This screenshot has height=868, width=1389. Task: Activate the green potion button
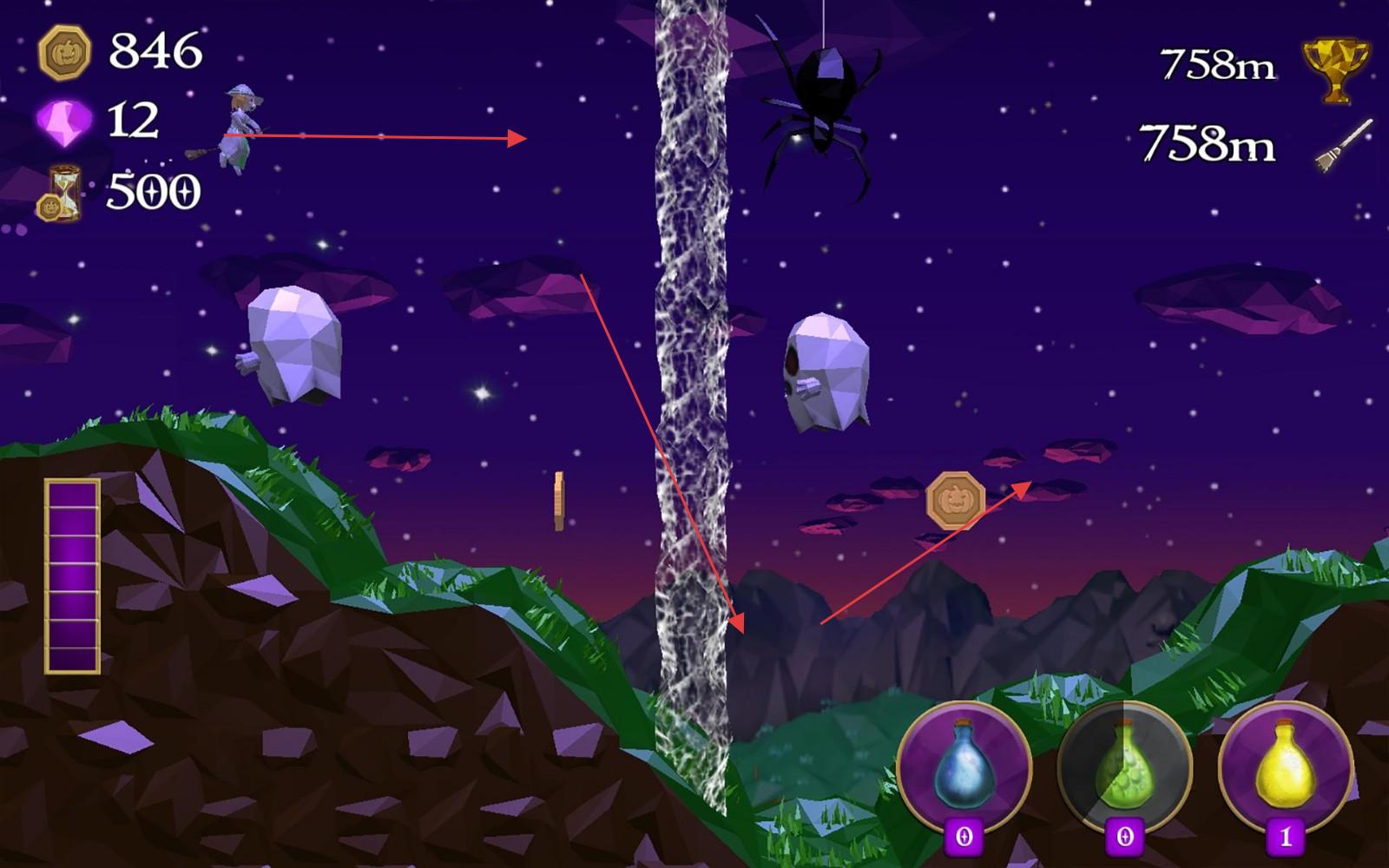tap(1125, 767)
